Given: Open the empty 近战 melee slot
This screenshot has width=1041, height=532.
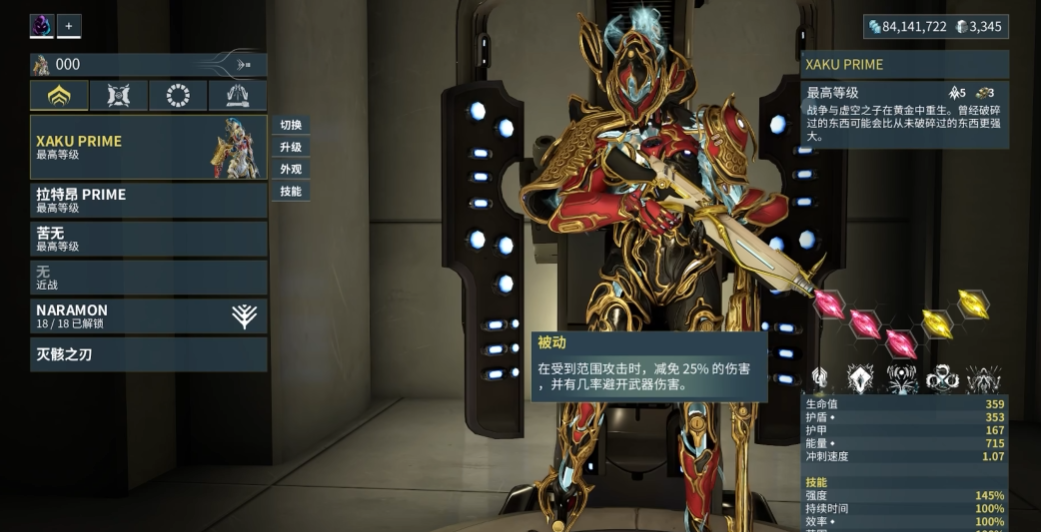Looking at the screenshot, I should (148, 277).
